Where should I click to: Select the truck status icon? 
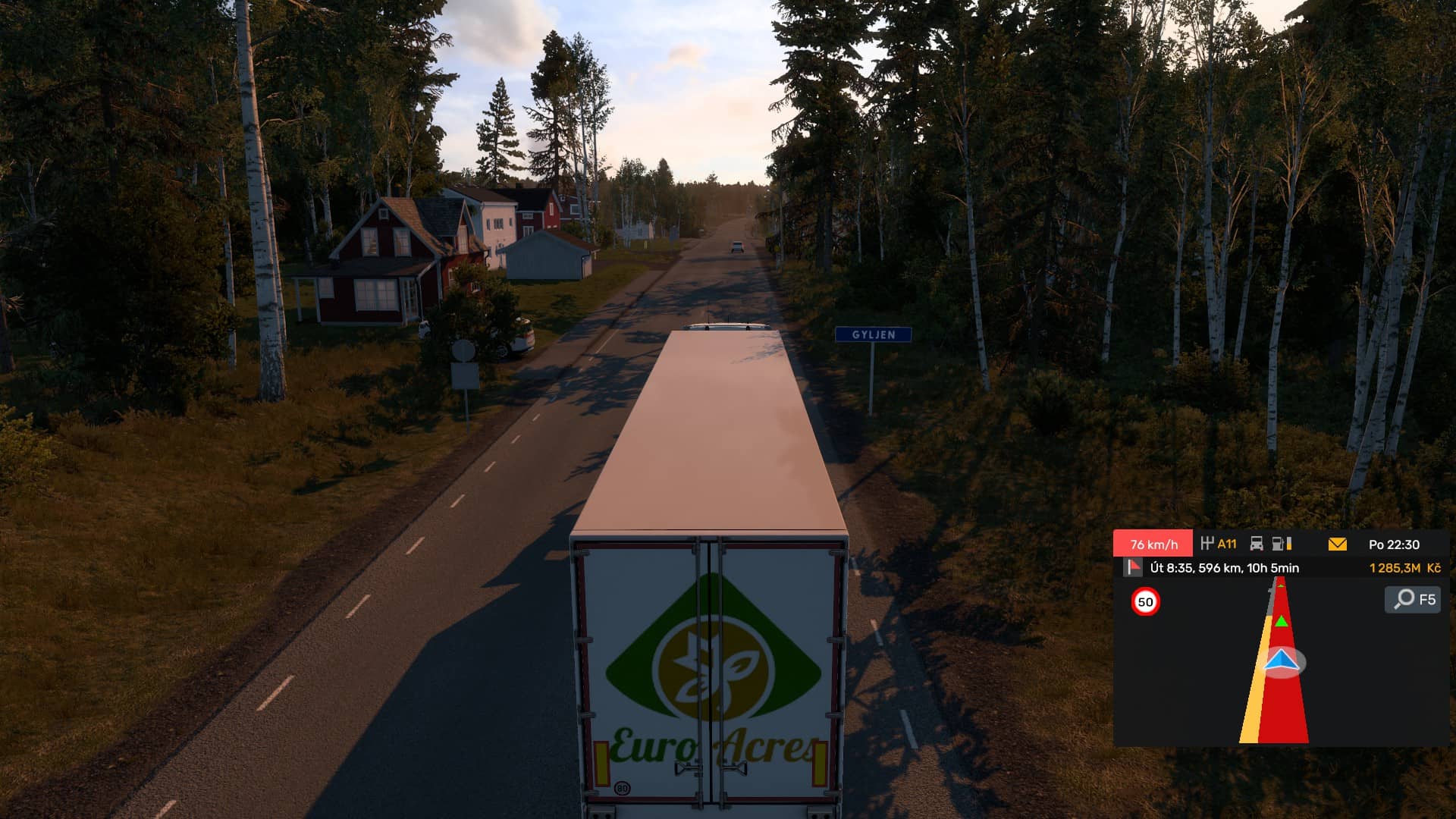(x=1257, y=544)
